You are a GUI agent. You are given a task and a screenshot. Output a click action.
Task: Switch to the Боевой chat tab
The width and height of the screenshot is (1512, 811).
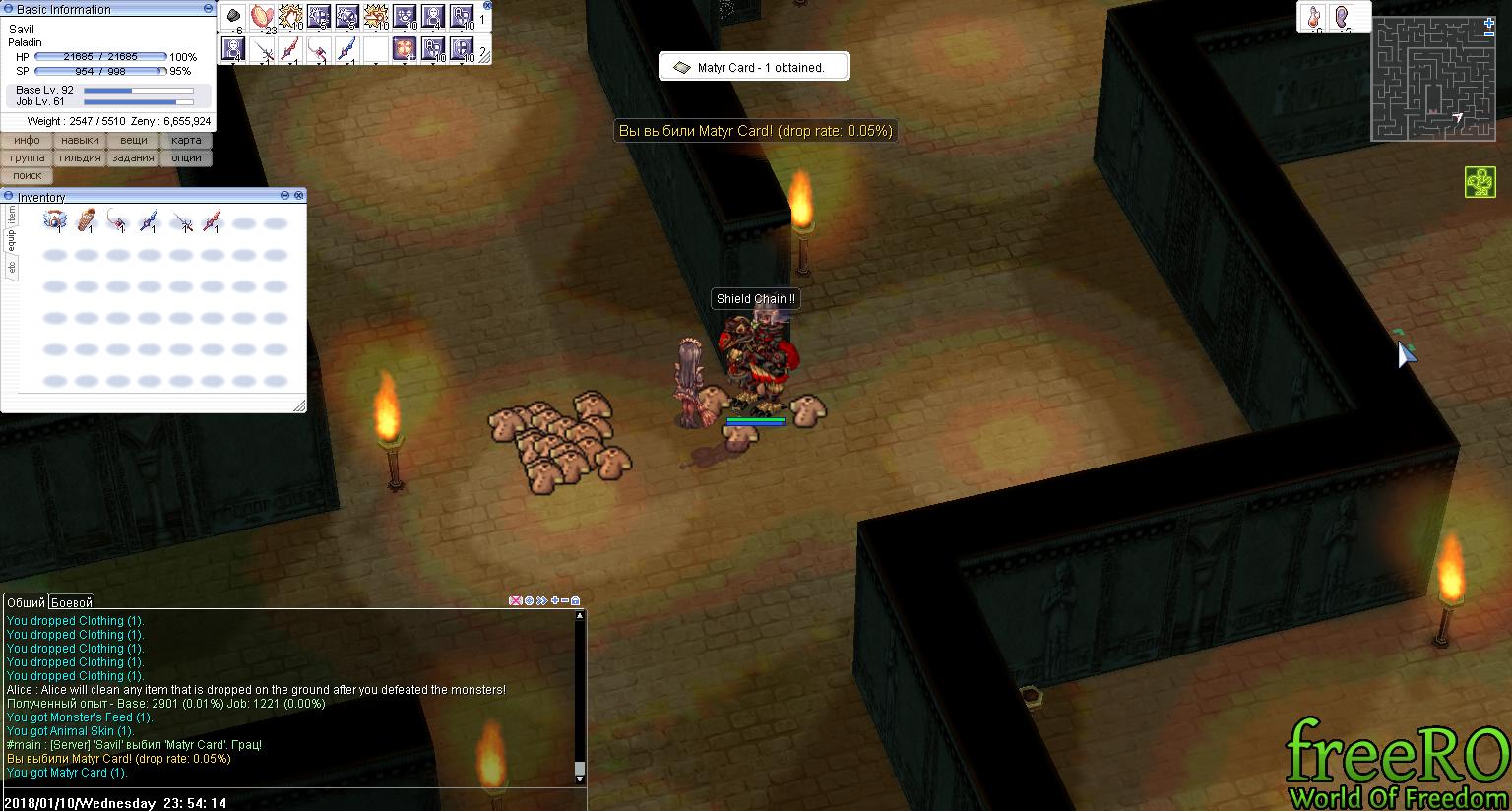[x=72, y=602]
